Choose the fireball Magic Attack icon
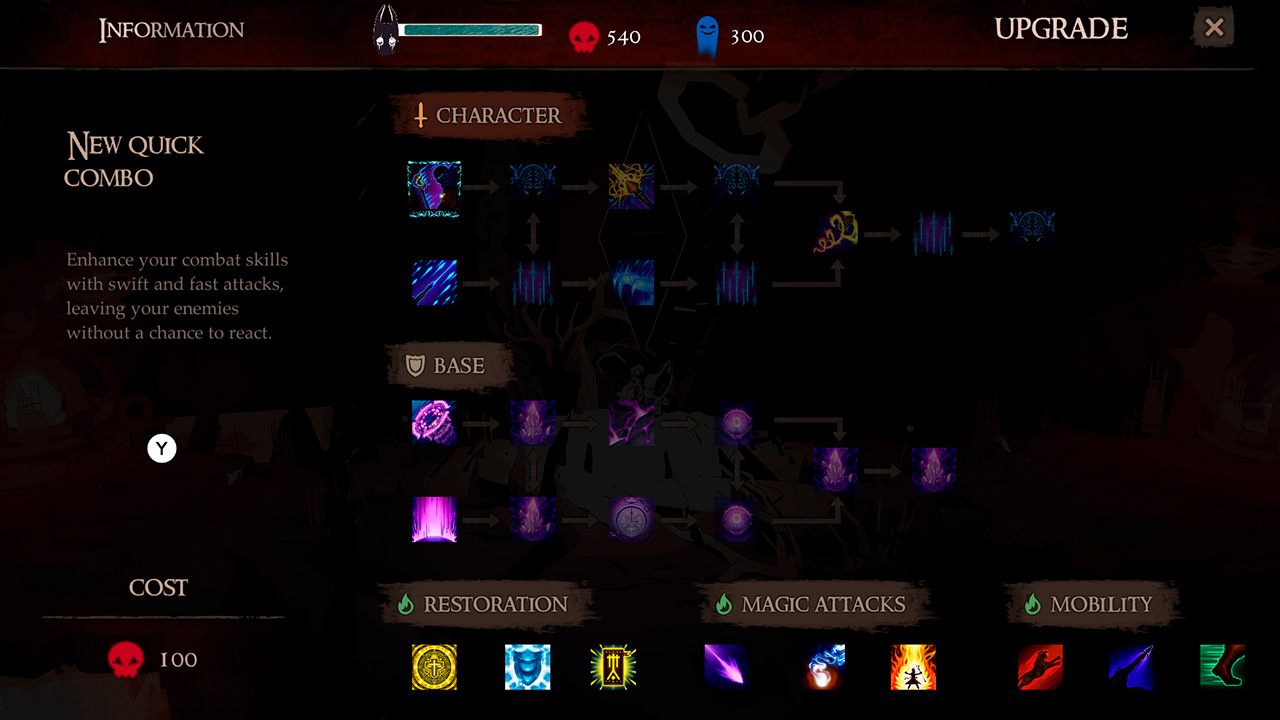 (824, 667)
